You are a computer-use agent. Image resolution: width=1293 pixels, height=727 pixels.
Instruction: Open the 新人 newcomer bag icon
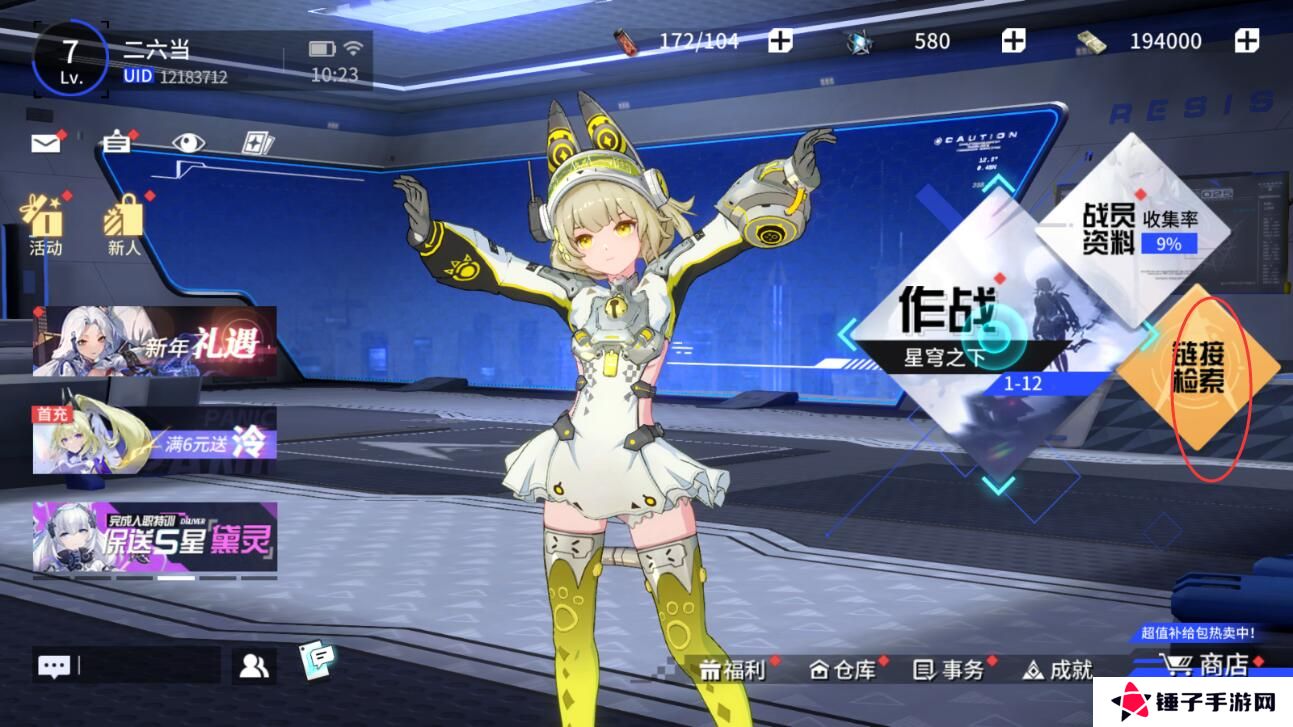pyautogui.click(x=124, y=225)
